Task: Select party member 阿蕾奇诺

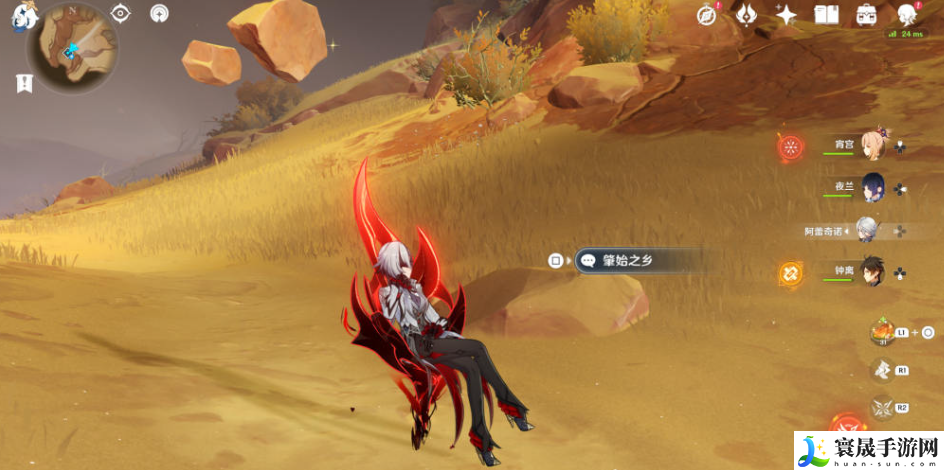Action: [x=866, y=230]
